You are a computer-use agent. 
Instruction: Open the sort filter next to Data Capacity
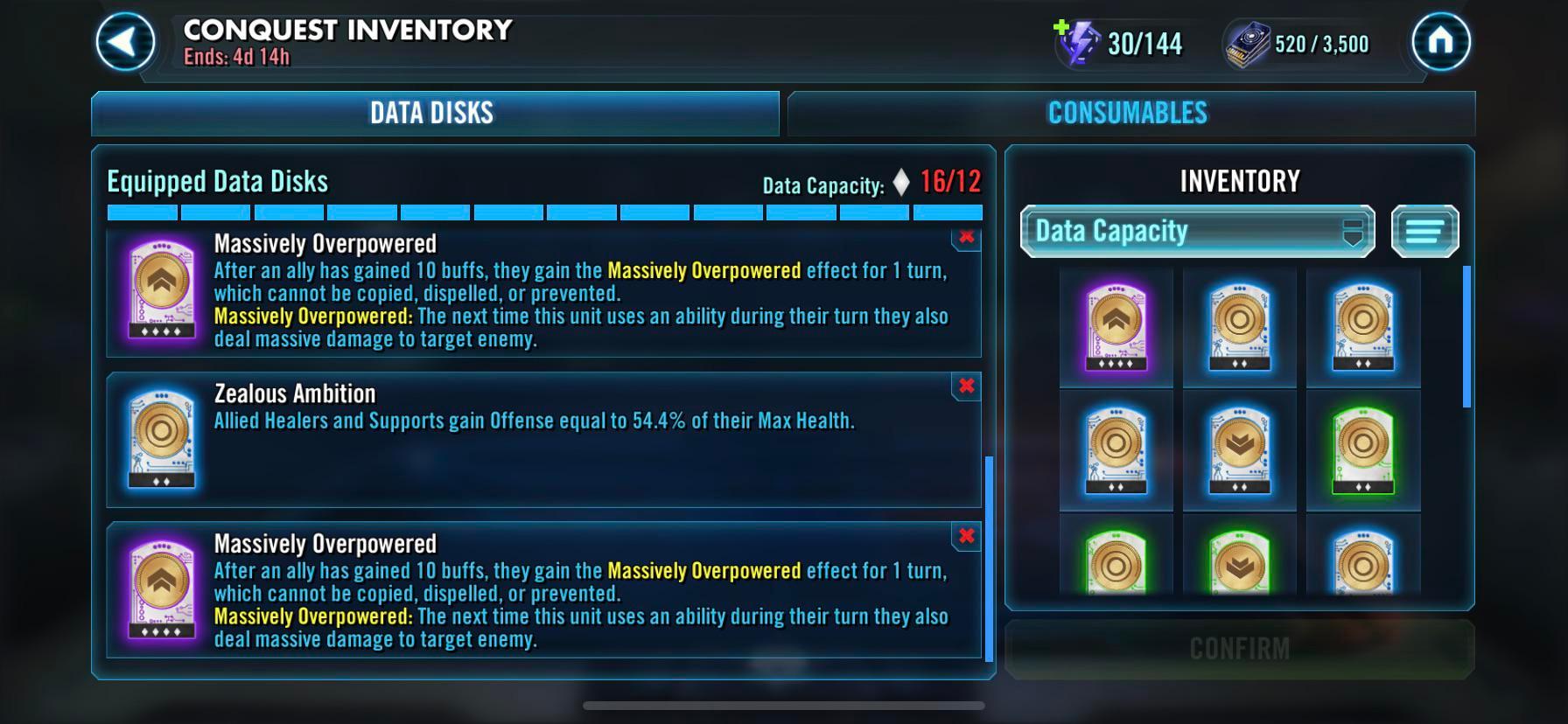pyautogui.click(x=1425, y=231)
